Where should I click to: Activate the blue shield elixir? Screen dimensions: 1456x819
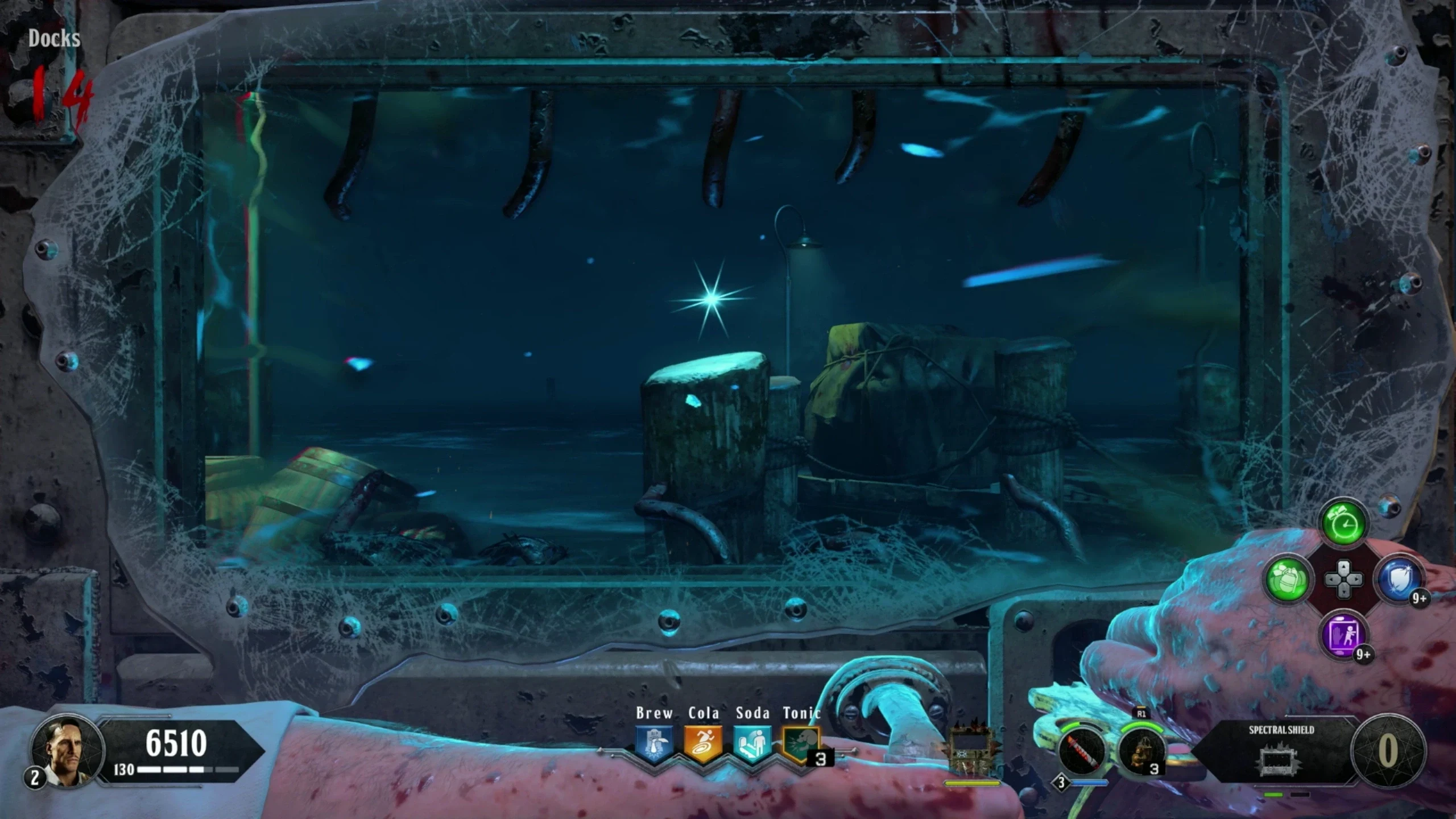click(1400, 580)
